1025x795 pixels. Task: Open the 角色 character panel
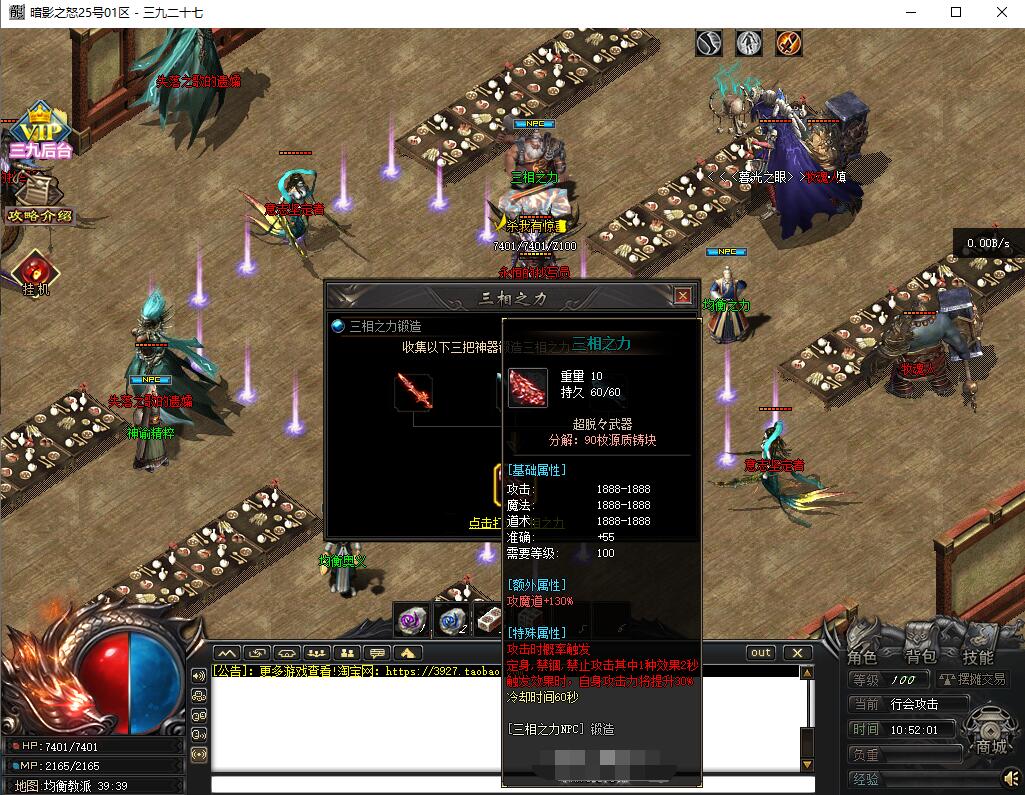[862, 657]
